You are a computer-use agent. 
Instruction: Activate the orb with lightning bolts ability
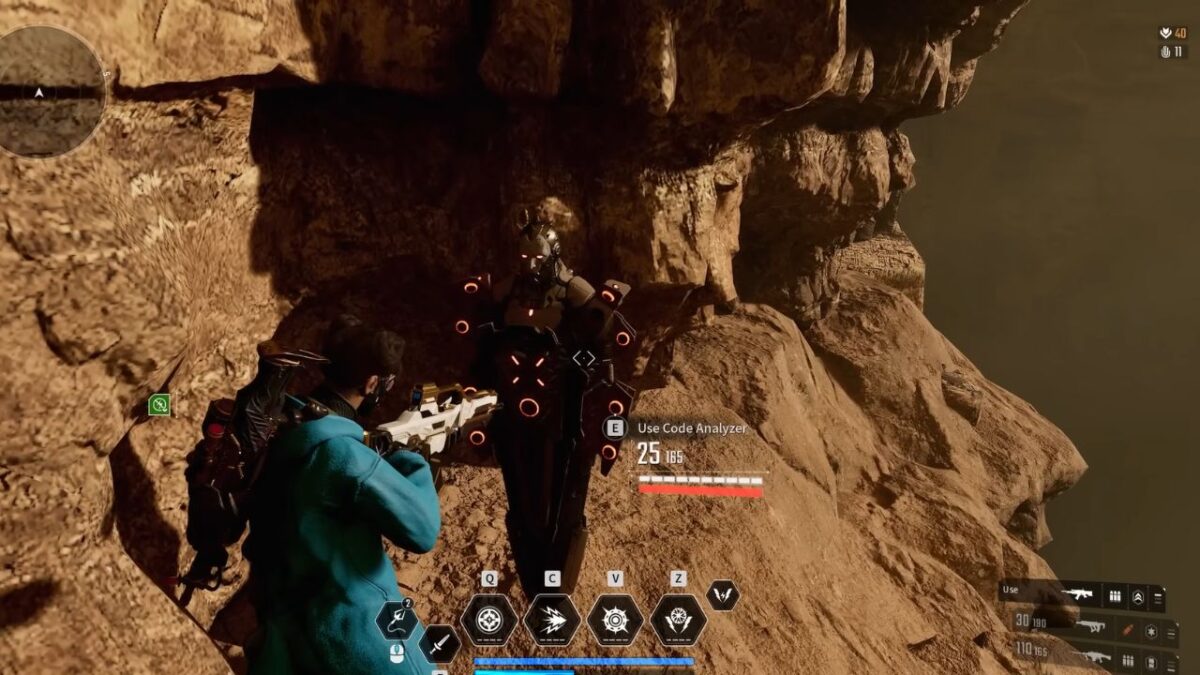(679, 620)
